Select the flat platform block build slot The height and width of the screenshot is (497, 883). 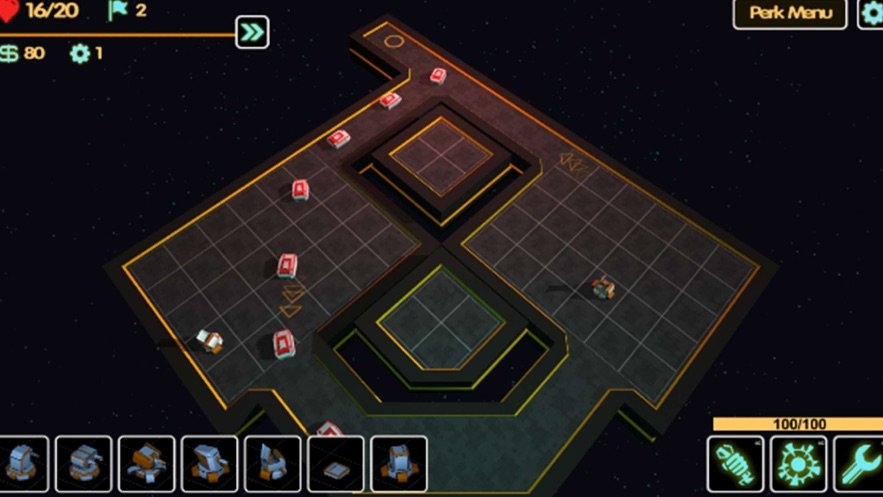pyautogui.click(x=336, y=464)
